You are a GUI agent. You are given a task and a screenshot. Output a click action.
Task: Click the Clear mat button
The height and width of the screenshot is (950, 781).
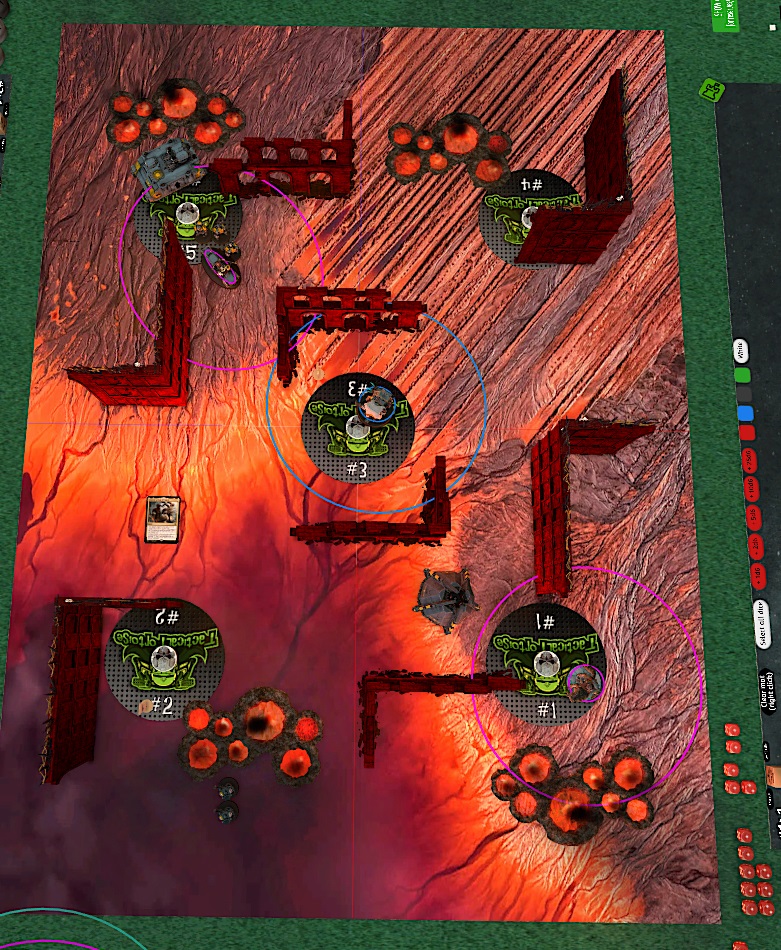coord(768,691)
